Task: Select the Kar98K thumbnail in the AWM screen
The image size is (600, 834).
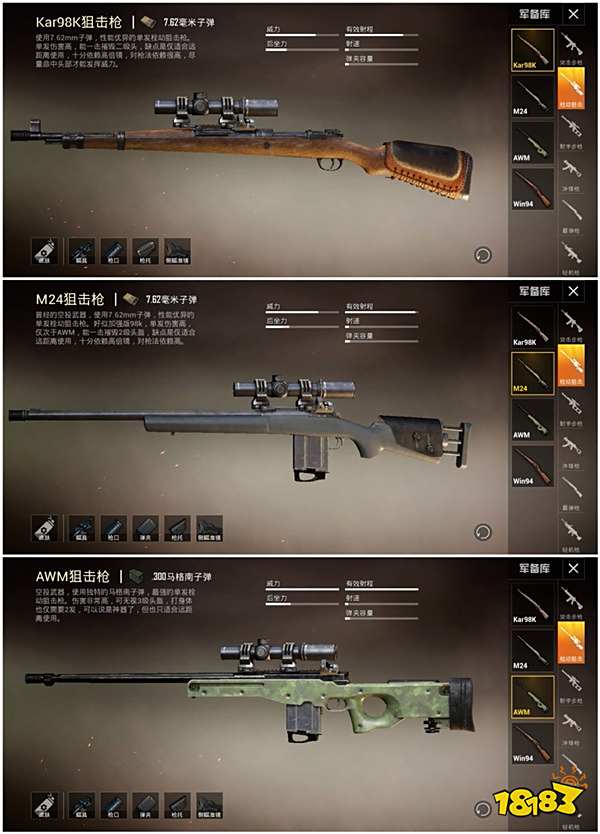Action: 533,604
